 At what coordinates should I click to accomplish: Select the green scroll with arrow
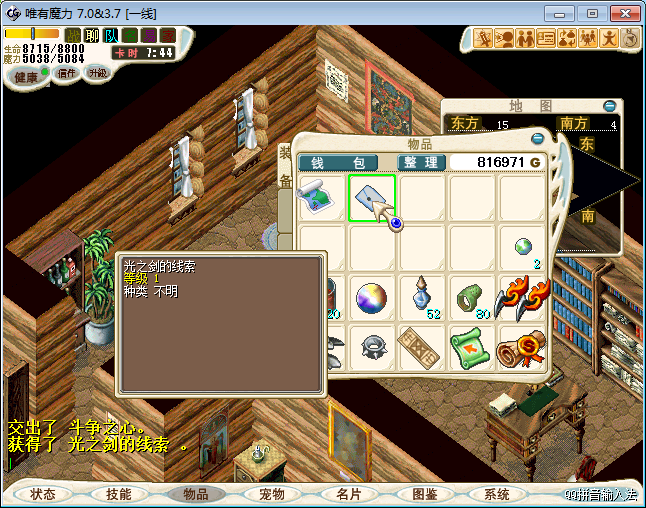click(472, 347)
